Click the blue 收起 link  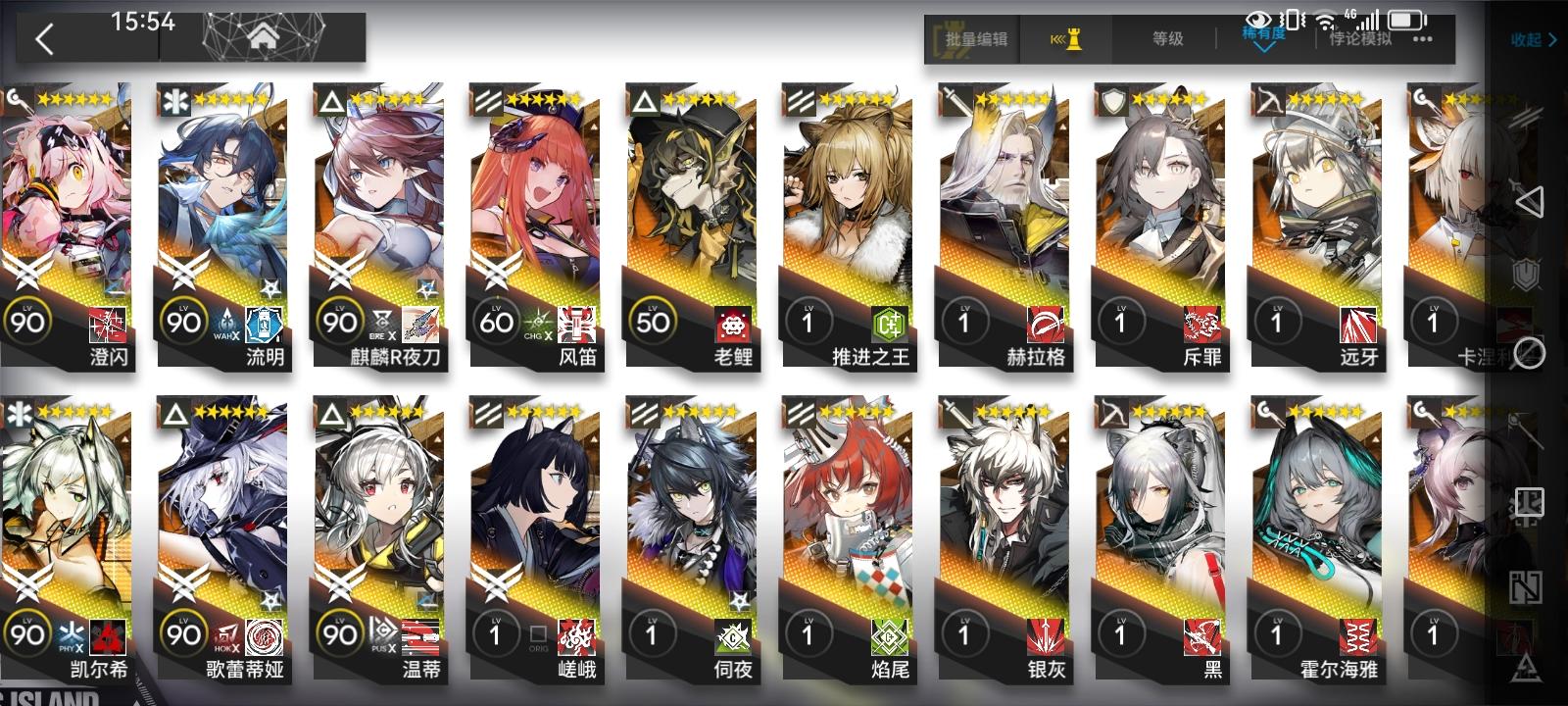click(x=1525, y=39)
